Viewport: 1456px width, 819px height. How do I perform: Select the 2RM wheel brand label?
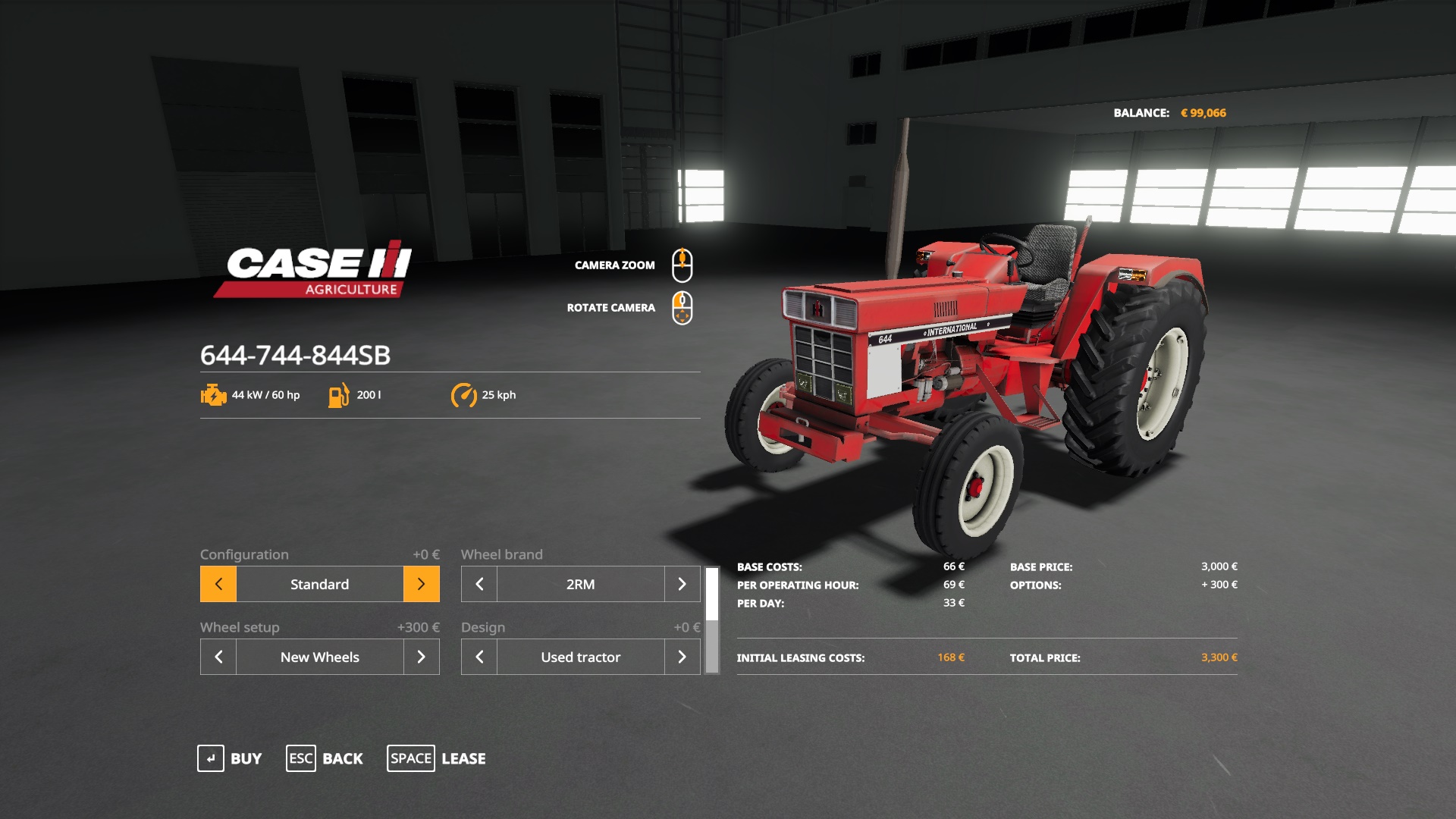(x=579, y=584)
